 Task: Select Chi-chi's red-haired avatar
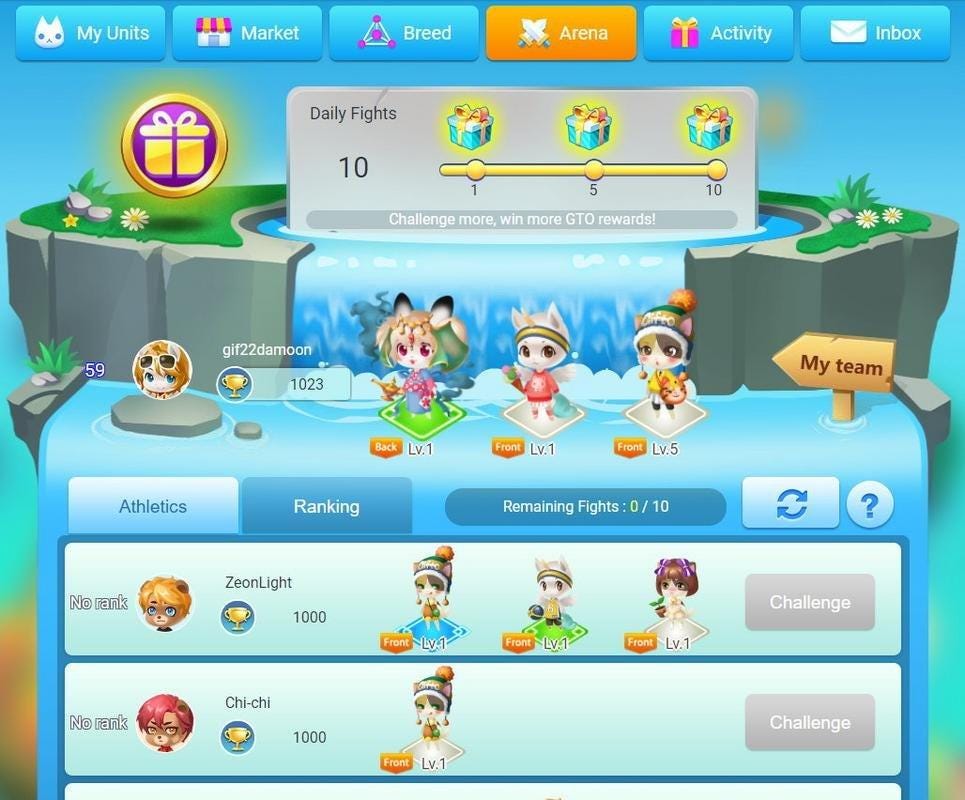(x=165, y=723)
